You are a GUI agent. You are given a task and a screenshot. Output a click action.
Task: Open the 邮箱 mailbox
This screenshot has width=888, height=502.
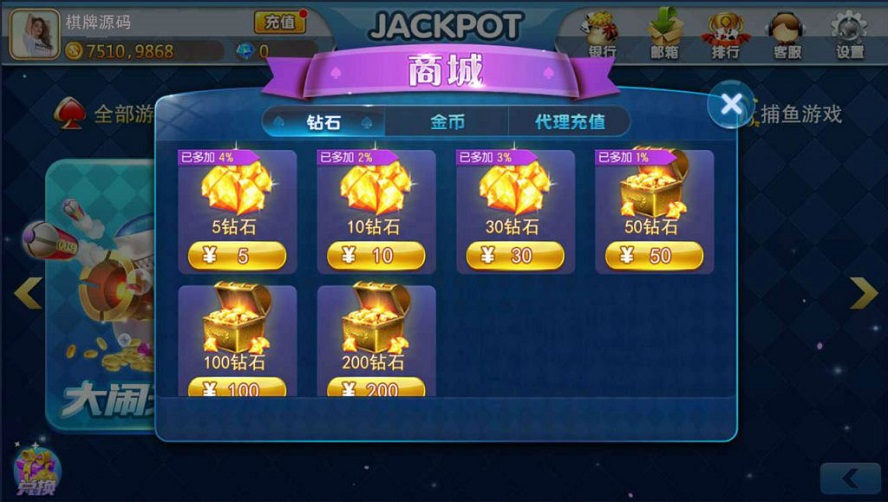[664, 32]
